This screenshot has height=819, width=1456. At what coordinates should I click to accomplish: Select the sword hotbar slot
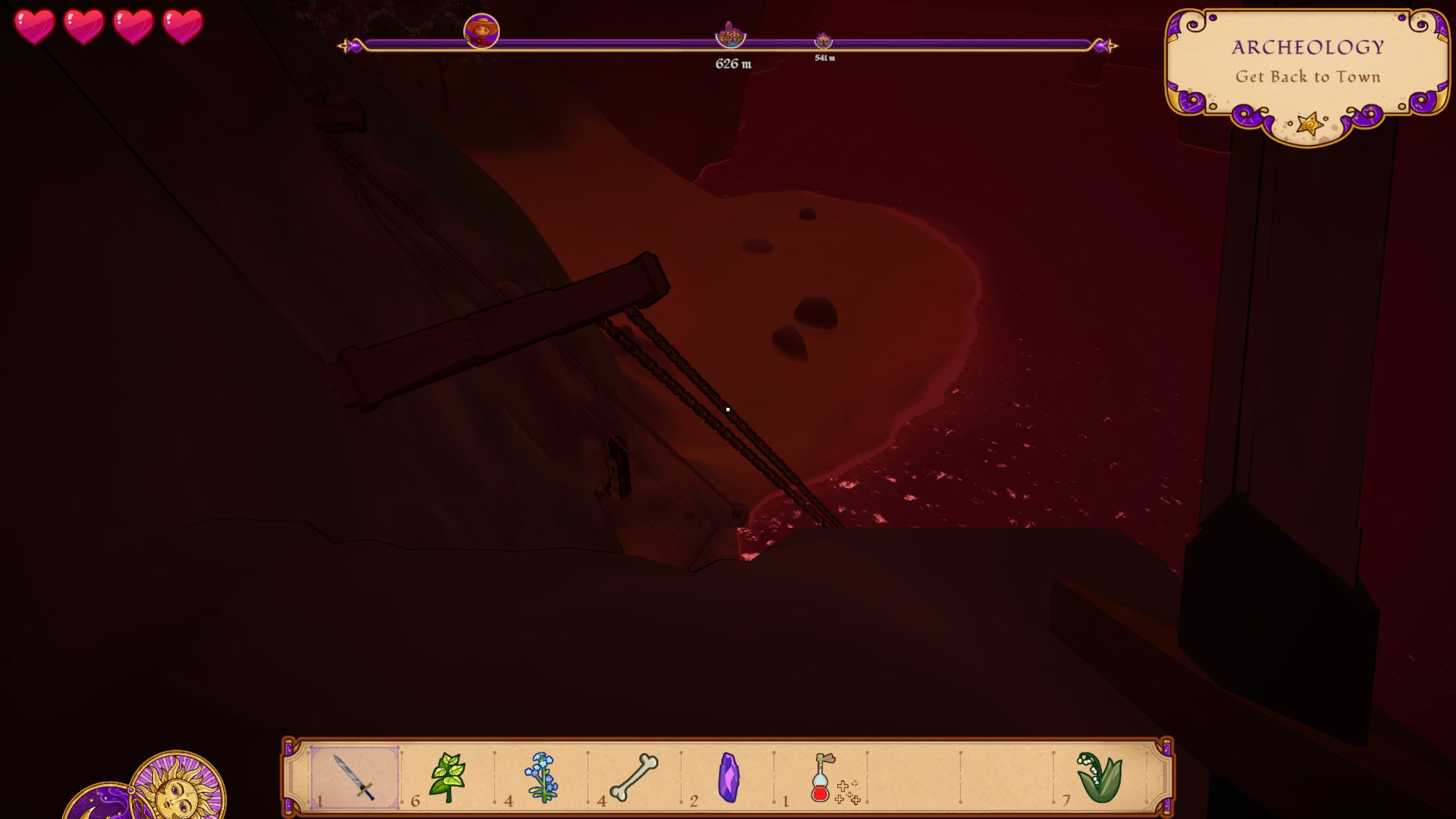(x=355, y=777)
